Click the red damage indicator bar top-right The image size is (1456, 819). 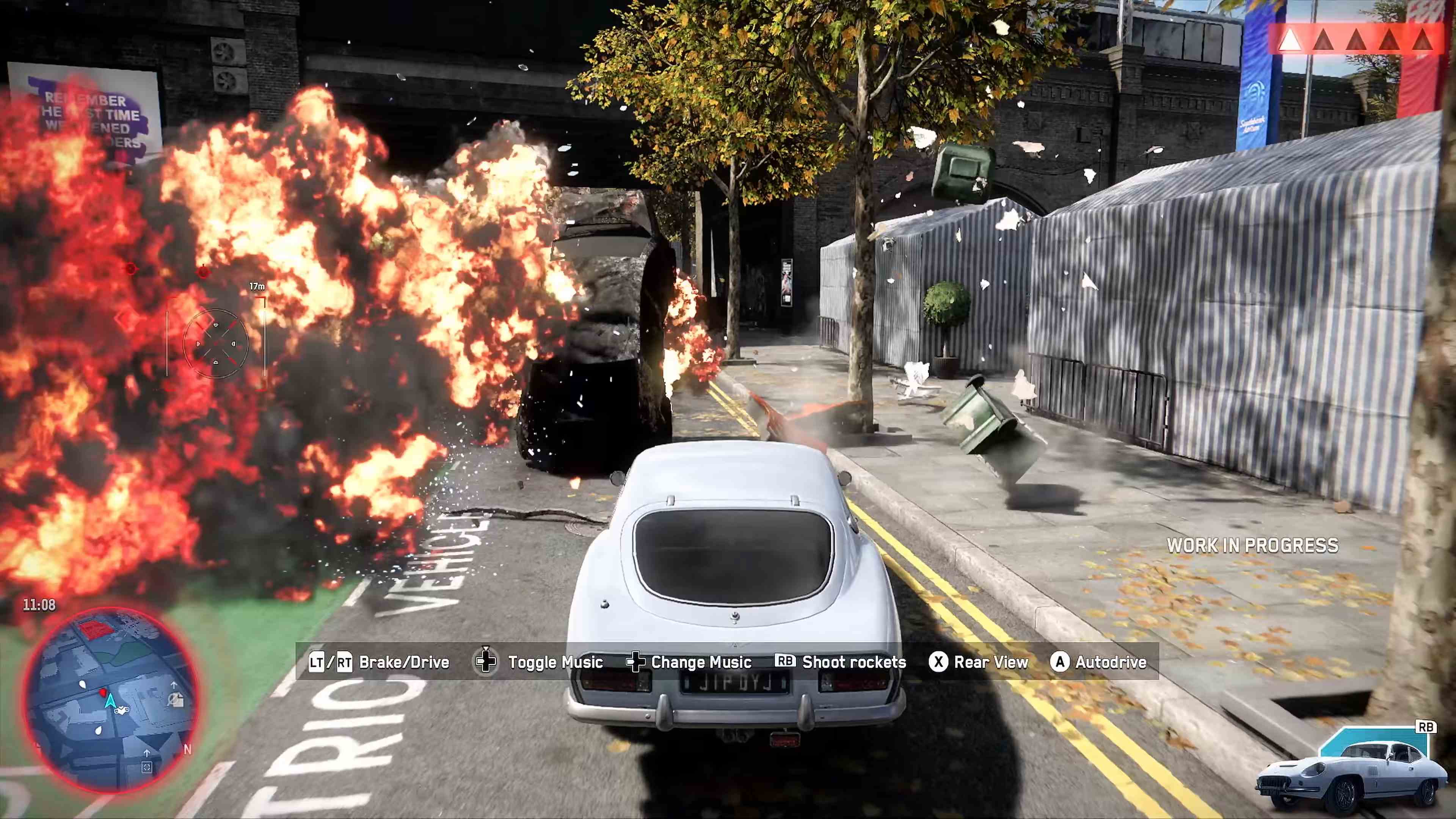tap(1357, 39)
